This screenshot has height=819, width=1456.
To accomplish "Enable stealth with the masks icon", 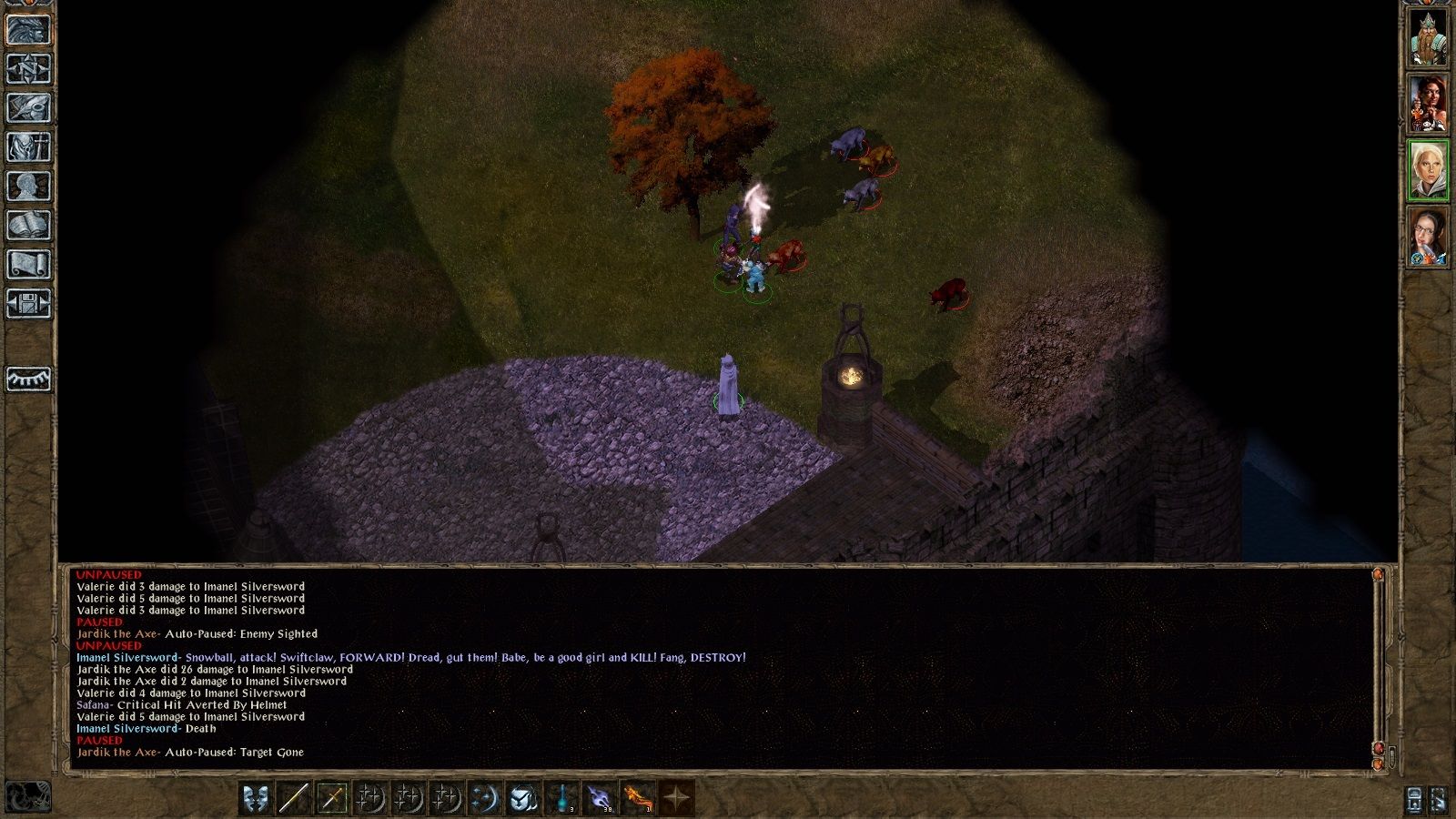I will coord(256,798).
